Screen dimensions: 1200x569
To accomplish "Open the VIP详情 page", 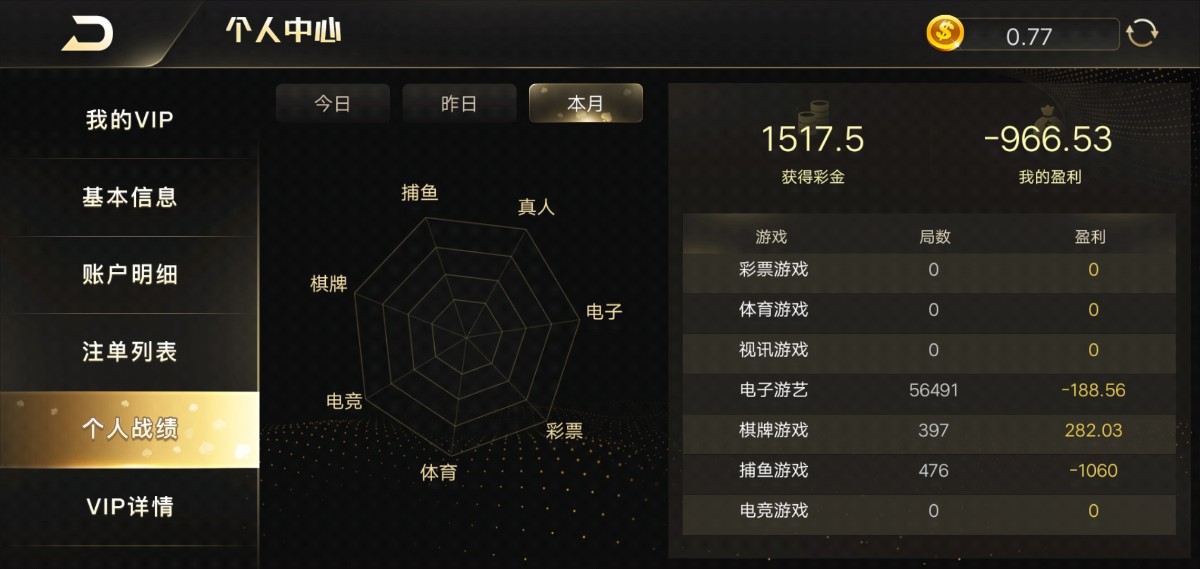I will [130, 506].
